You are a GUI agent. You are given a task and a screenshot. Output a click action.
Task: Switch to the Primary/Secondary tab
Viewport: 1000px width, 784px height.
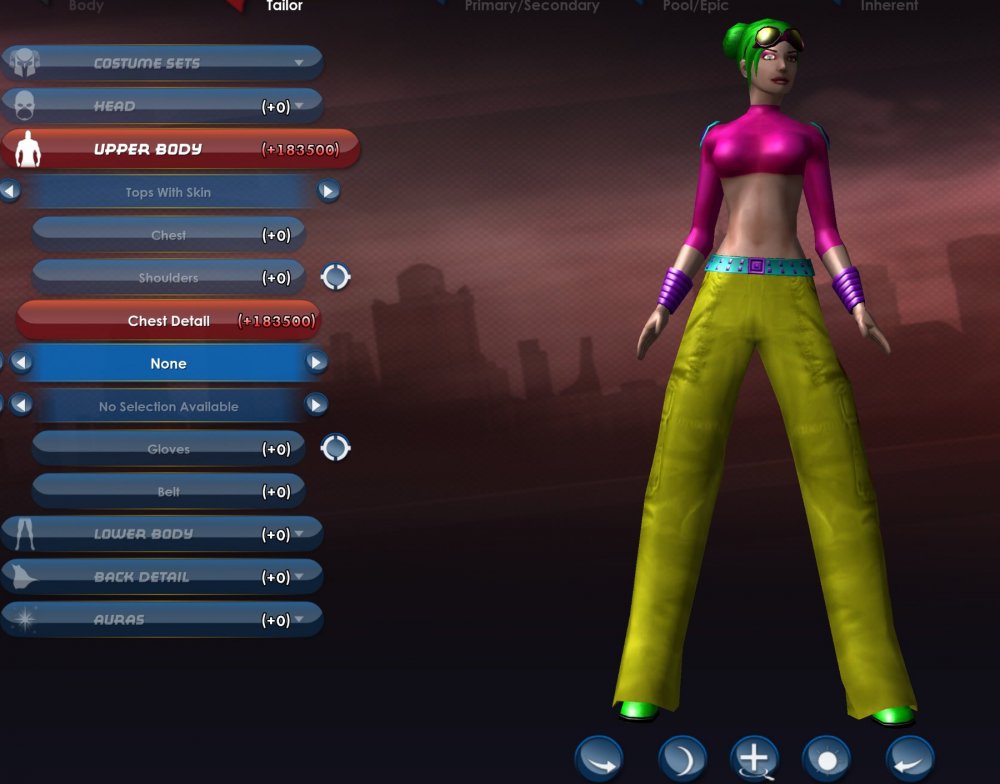click(x=531, y=6)
